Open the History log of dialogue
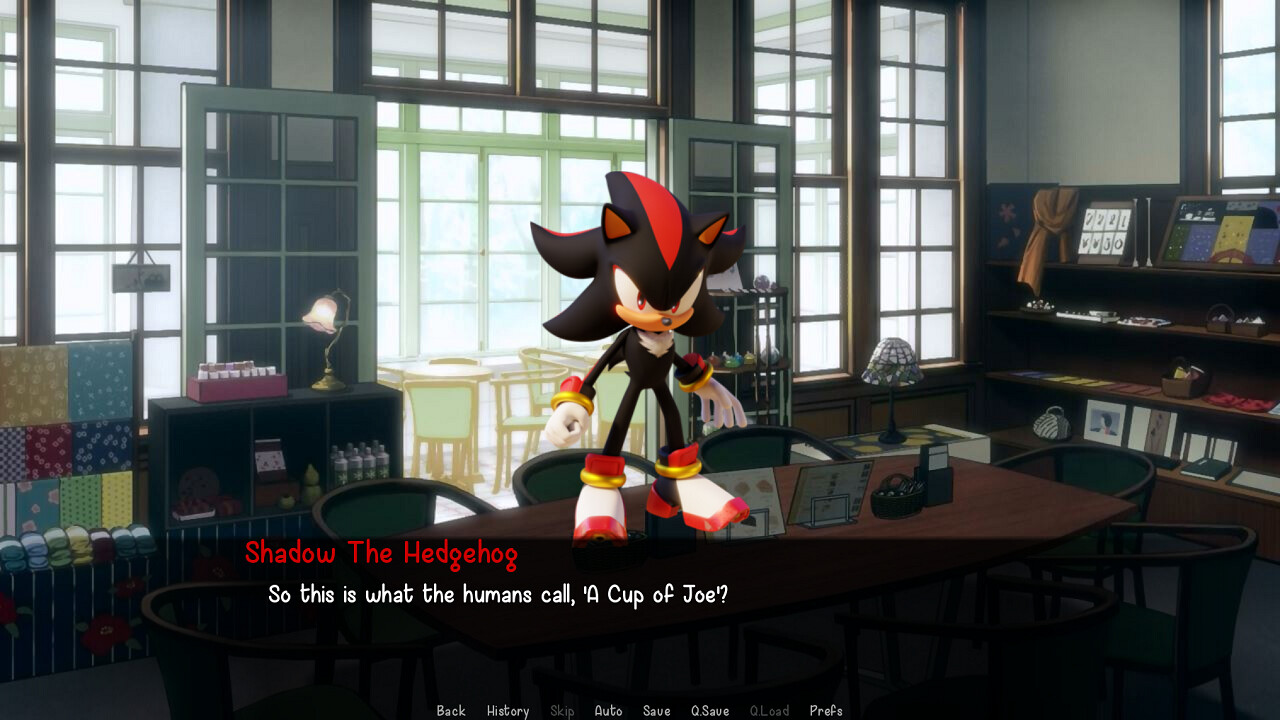 pyautogui.click(x=508, y=711)
